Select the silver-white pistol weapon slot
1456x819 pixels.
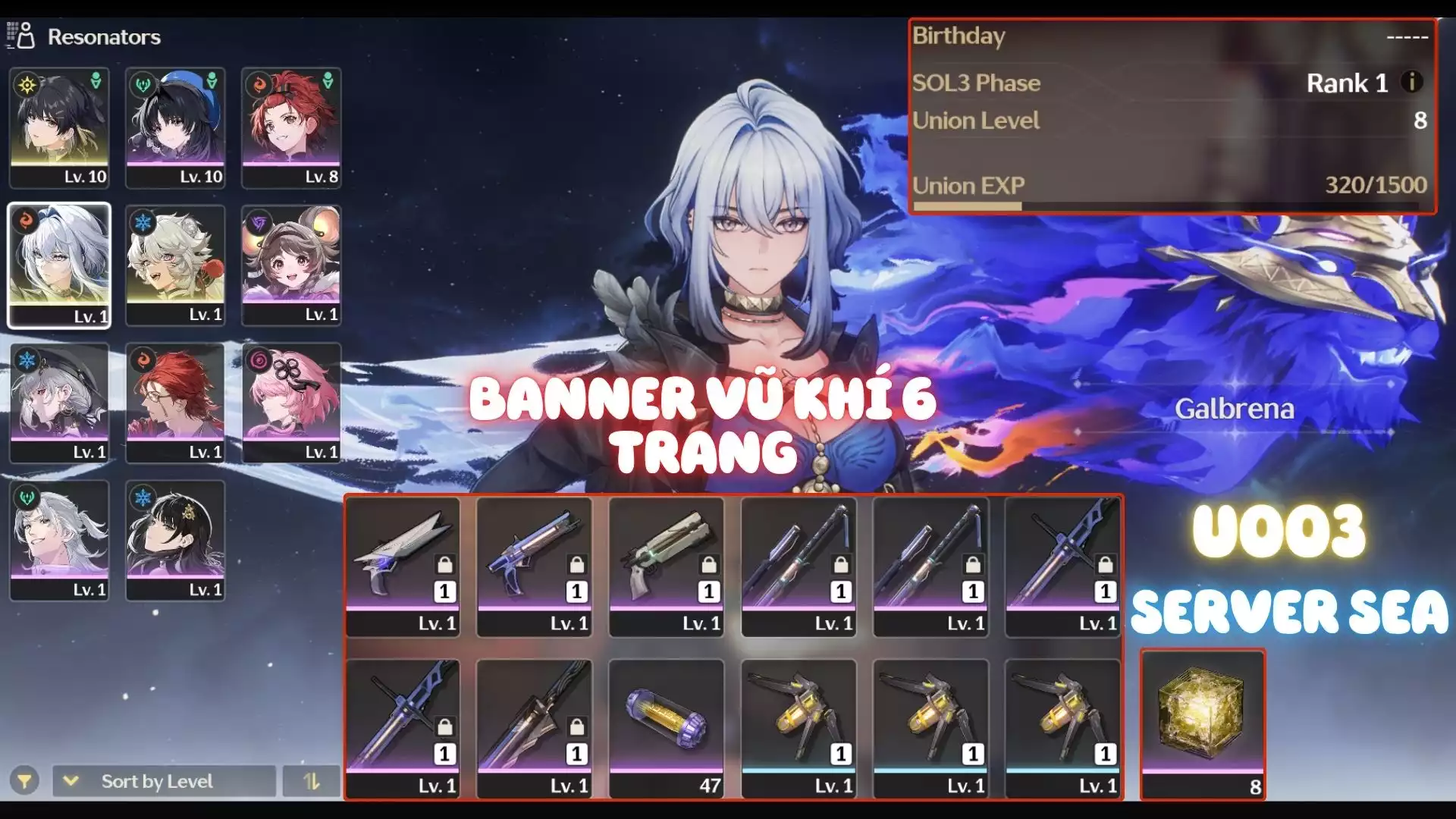coord(403,566)
